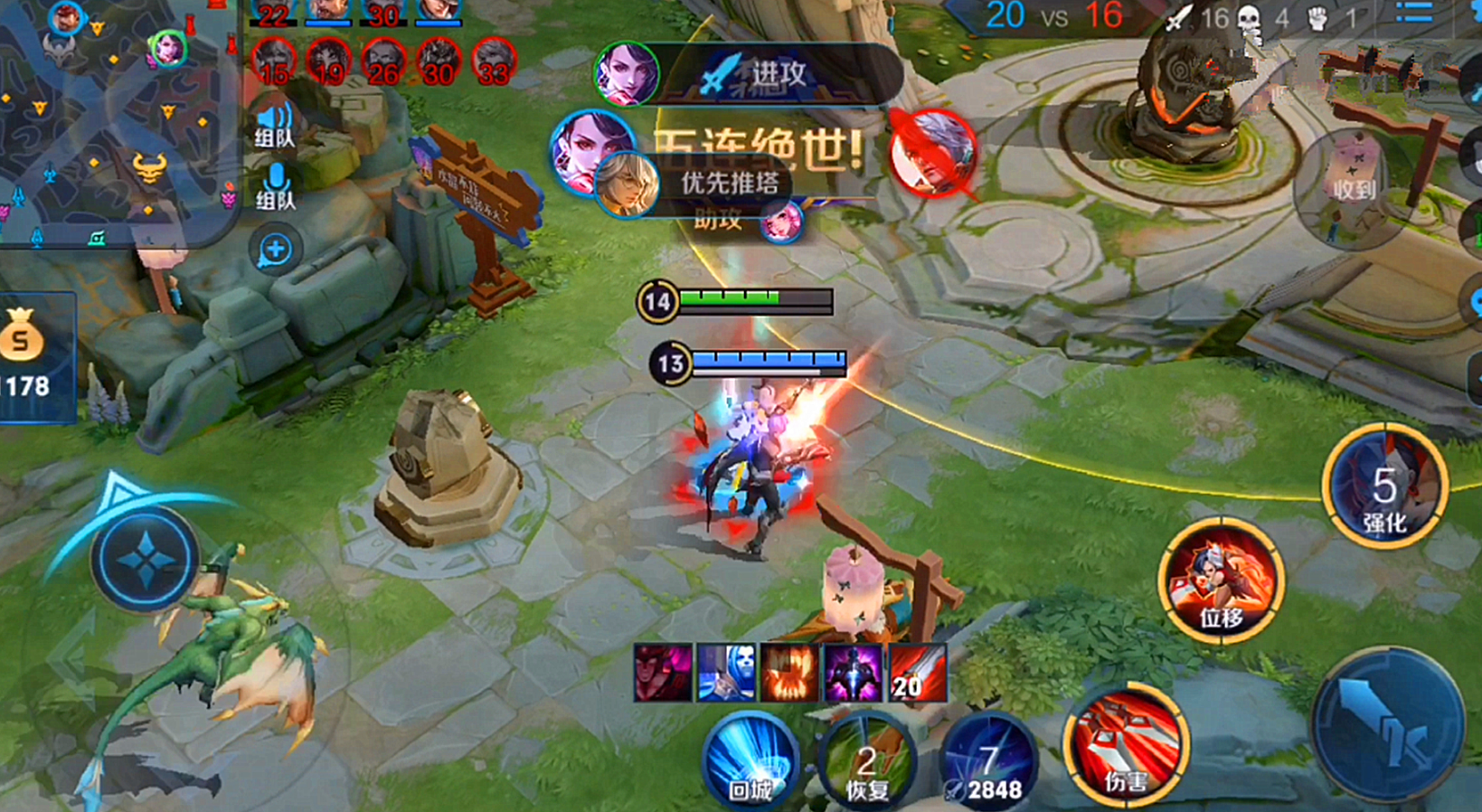Select the red blade icon marked 20

pos(917,674)
